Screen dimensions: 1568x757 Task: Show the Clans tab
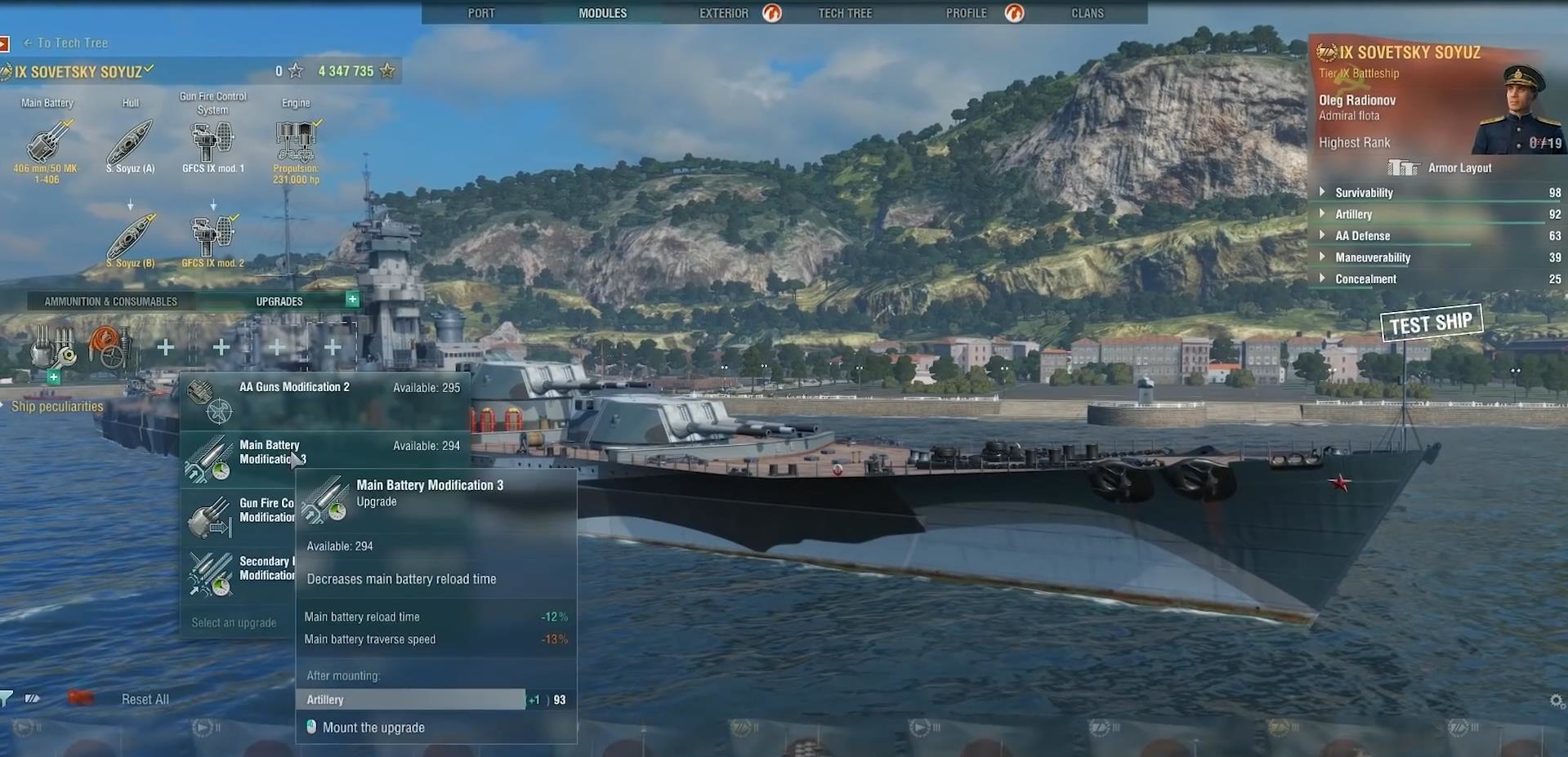click(1087, 13)
